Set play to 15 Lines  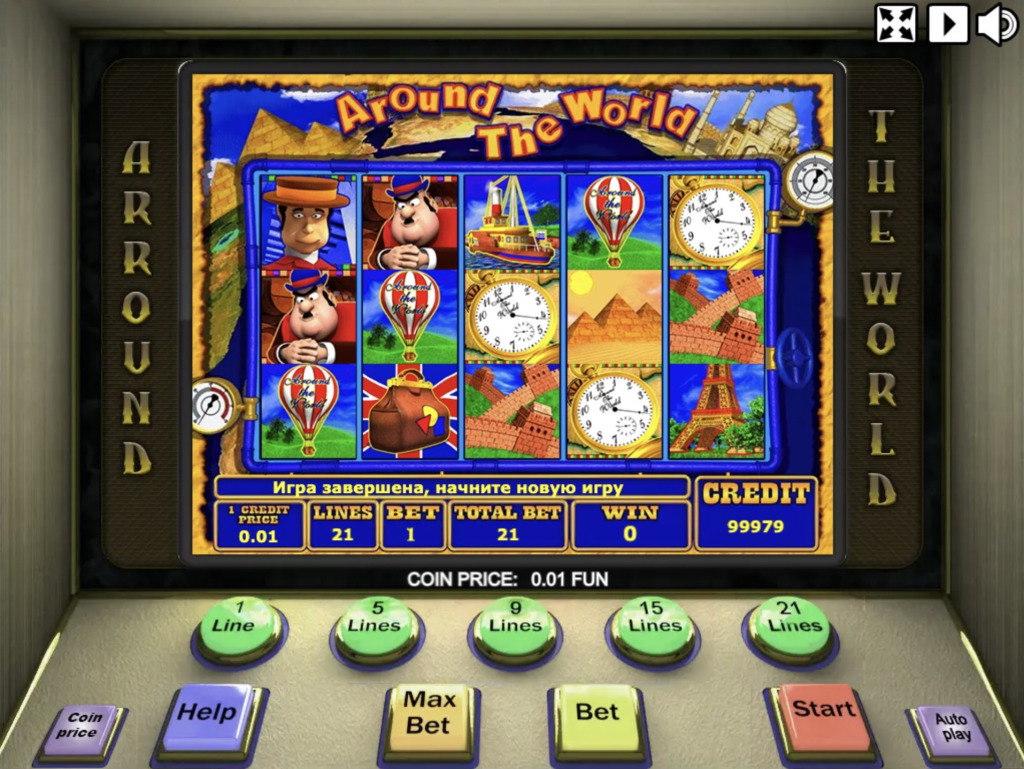(x=651, y=626)
